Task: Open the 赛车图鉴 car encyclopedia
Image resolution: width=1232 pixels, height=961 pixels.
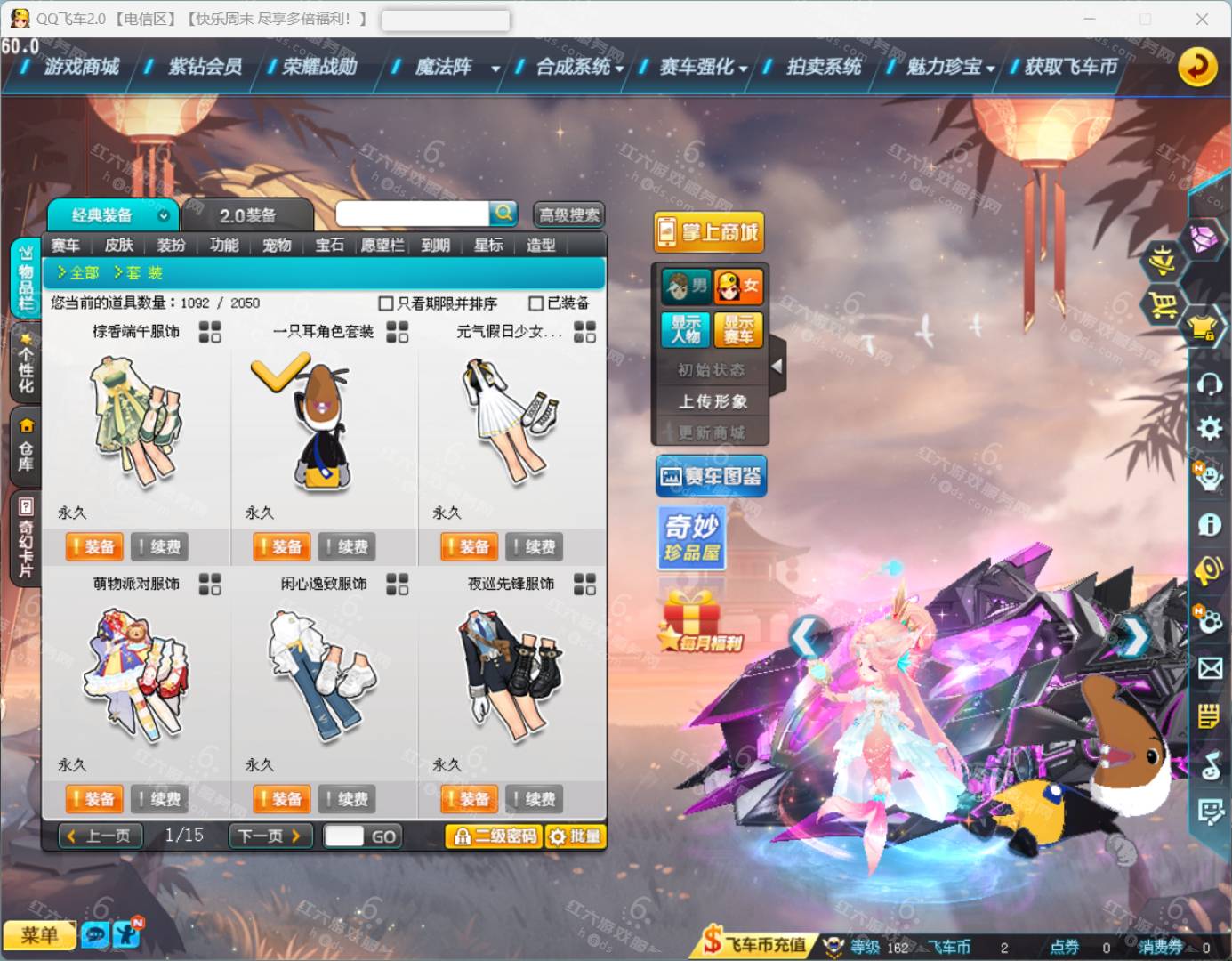Action: pyautogui.click(x=712, y=477)
